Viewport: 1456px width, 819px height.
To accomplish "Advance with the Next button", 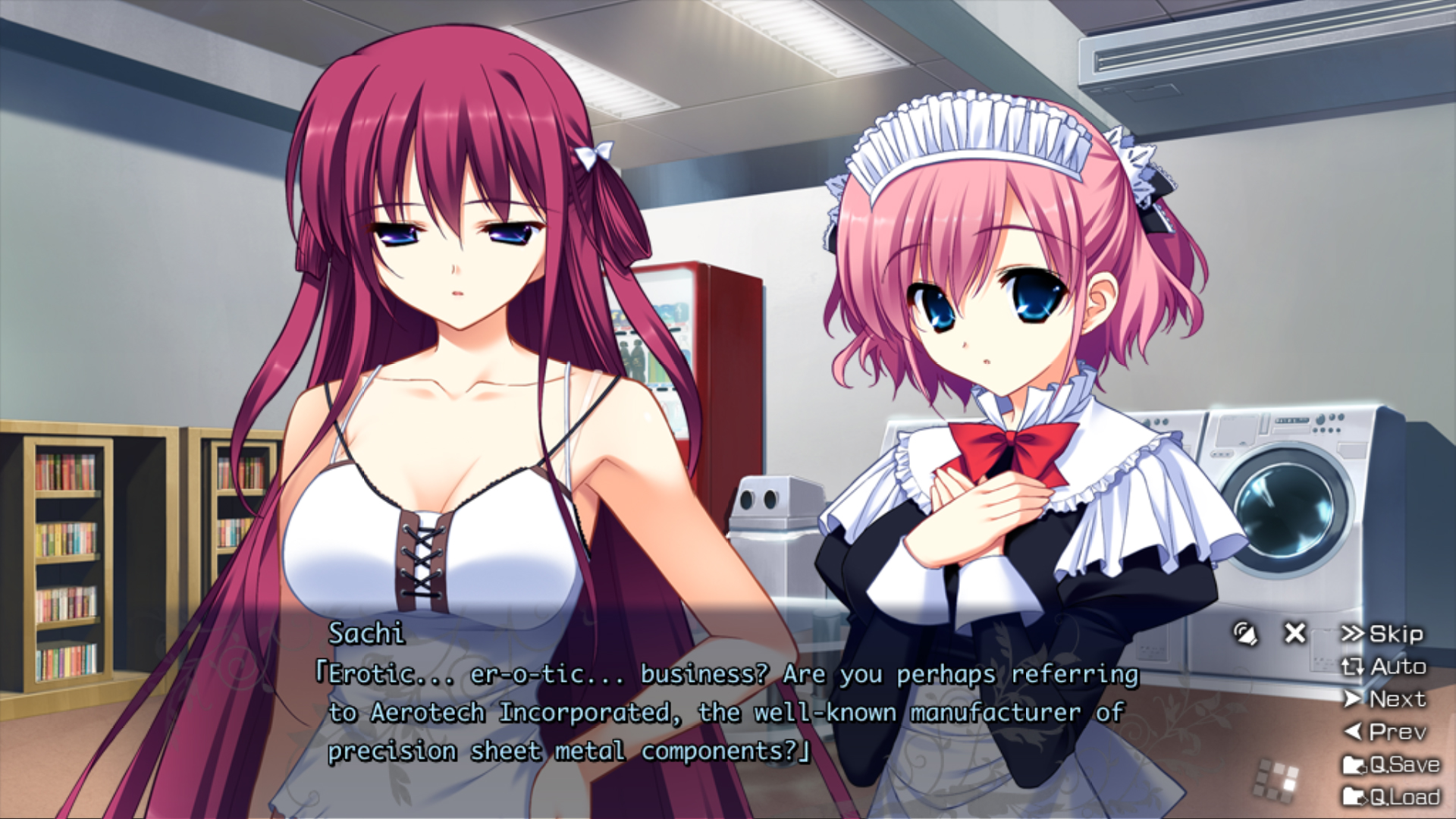I will 1385,699.
